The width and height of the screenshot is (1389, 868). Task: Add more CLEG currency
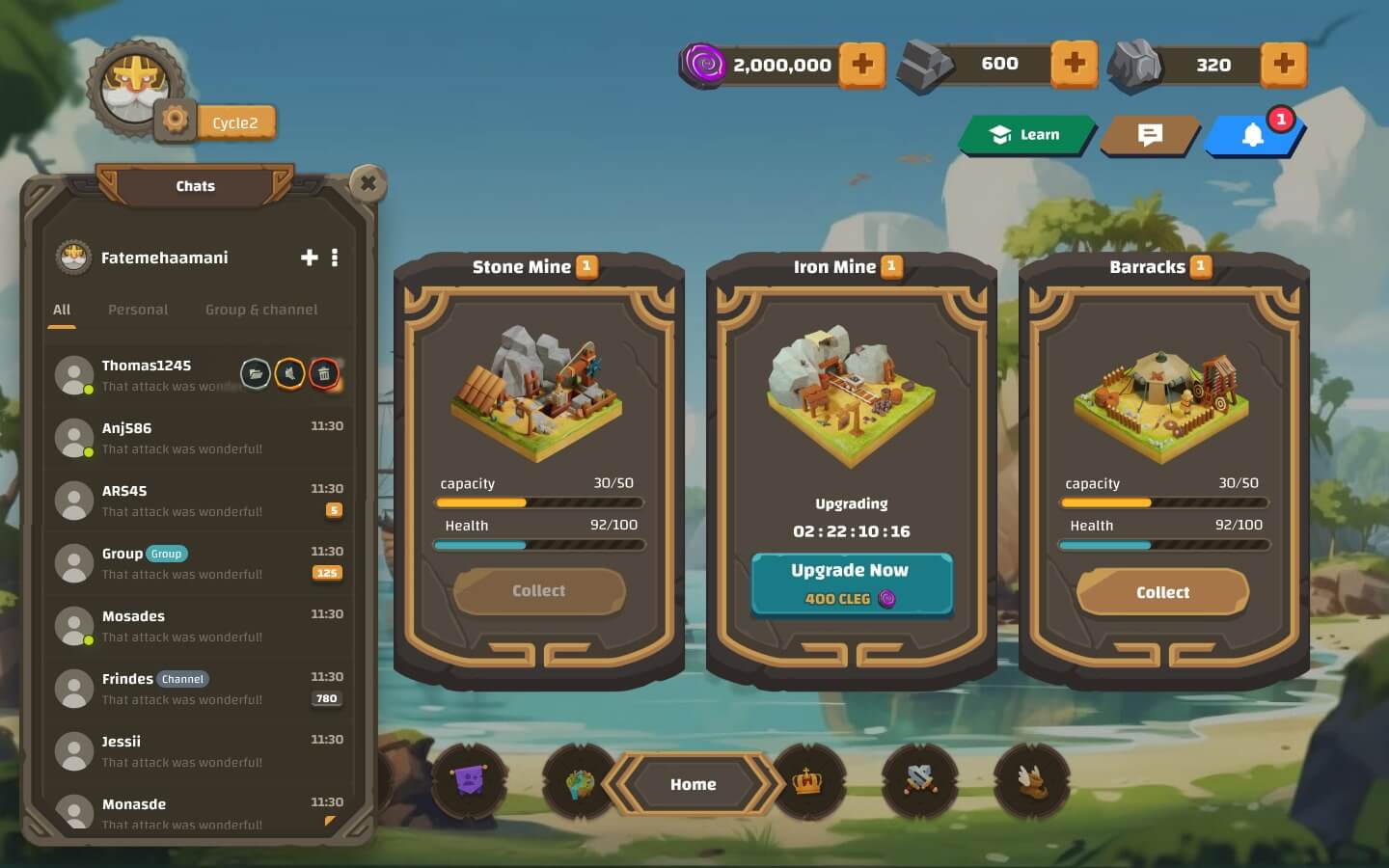click(x=861, y=65)
